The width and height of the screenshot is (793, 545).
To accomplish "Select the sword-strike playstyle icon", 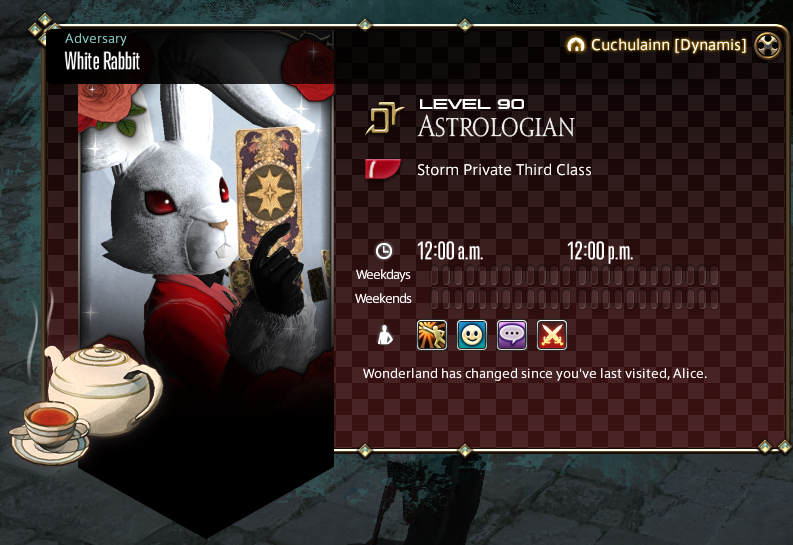I will coord(432,335).
